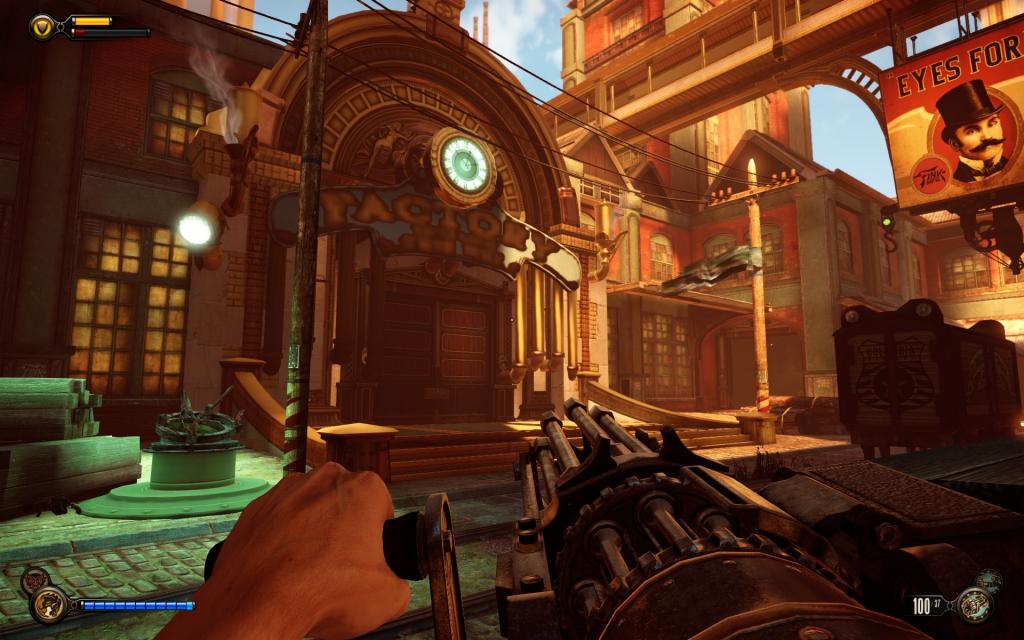Select the active vigor icon beside the salts bar
The image size is (1024, 640).
click(x=47, y=603)
